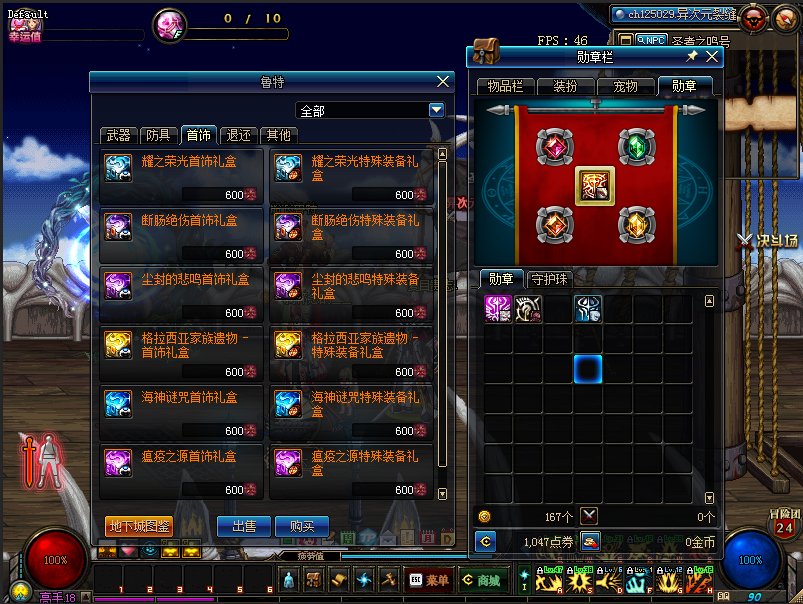803x604 pixels.
Task: Switch to the 宠物 pet tab
Action: pyautogui.click(x=625, y=87)
